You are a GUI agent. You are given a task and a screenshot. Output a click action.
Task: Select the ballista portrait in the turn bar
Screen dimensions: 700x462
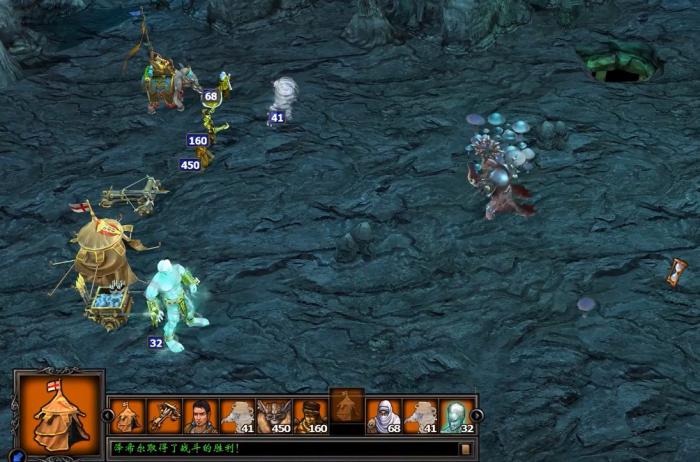(x=163, y=415)
